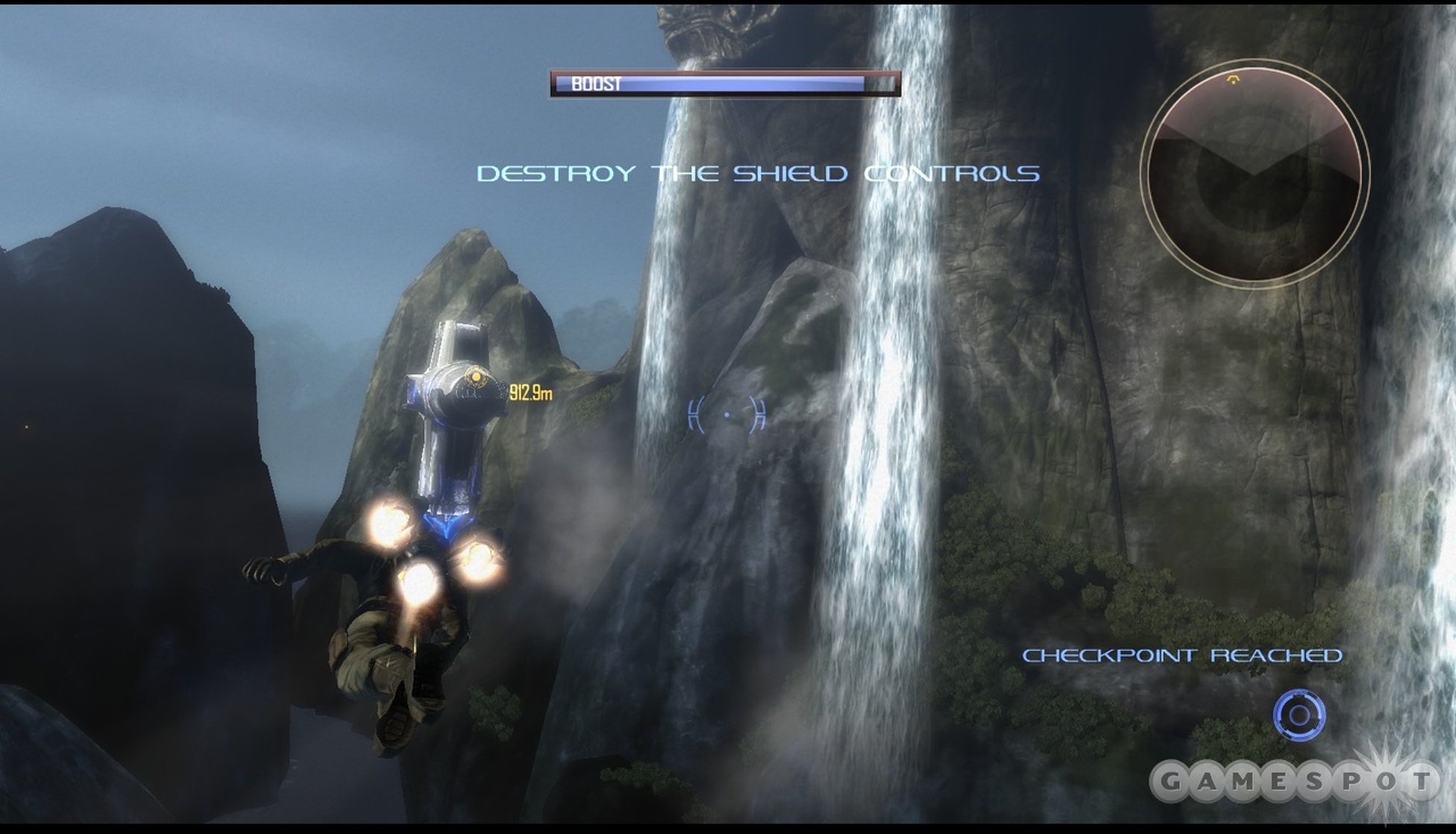Image resolution: width=1456 pixels, height=834 pixels.
Task: Click the circular radar minimap
Action: 1255,173
